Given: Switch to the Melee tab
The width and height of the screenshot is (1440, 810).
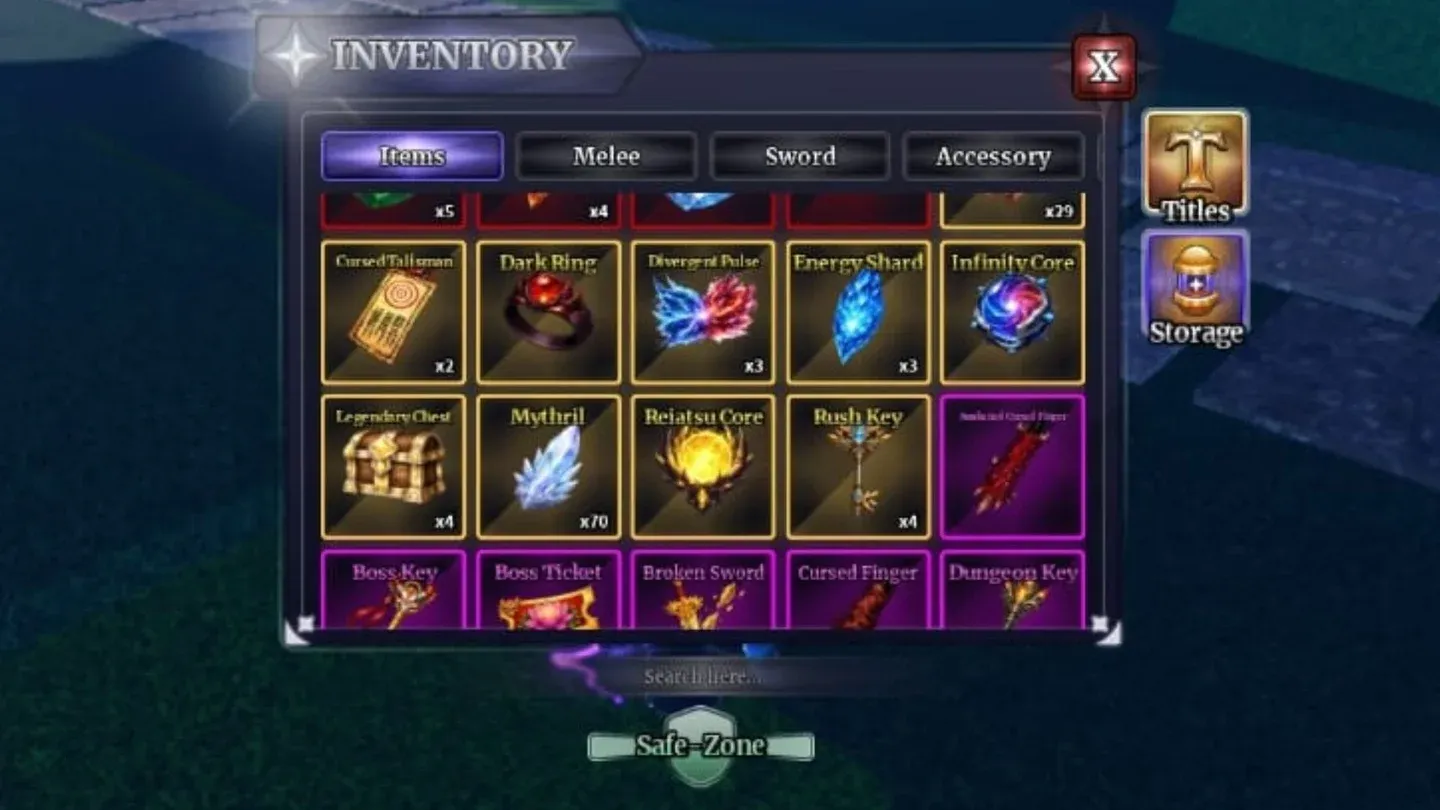Looking at the screenshot, I should [x=606, y=157].
